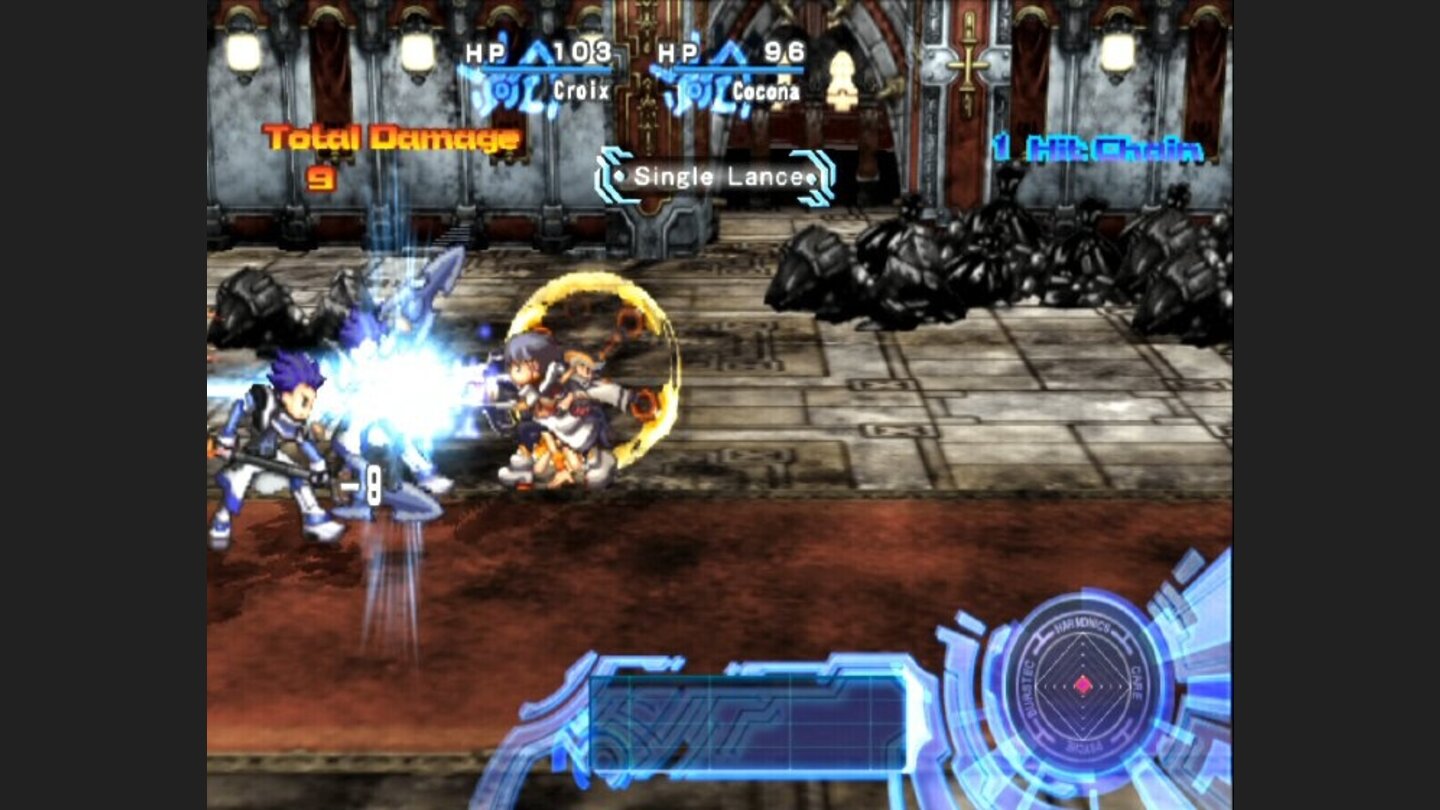Screen dimensions: 1440x810
Task: Click the CARE segment of the Harmonics dial
Action: tap(1136, 684)
